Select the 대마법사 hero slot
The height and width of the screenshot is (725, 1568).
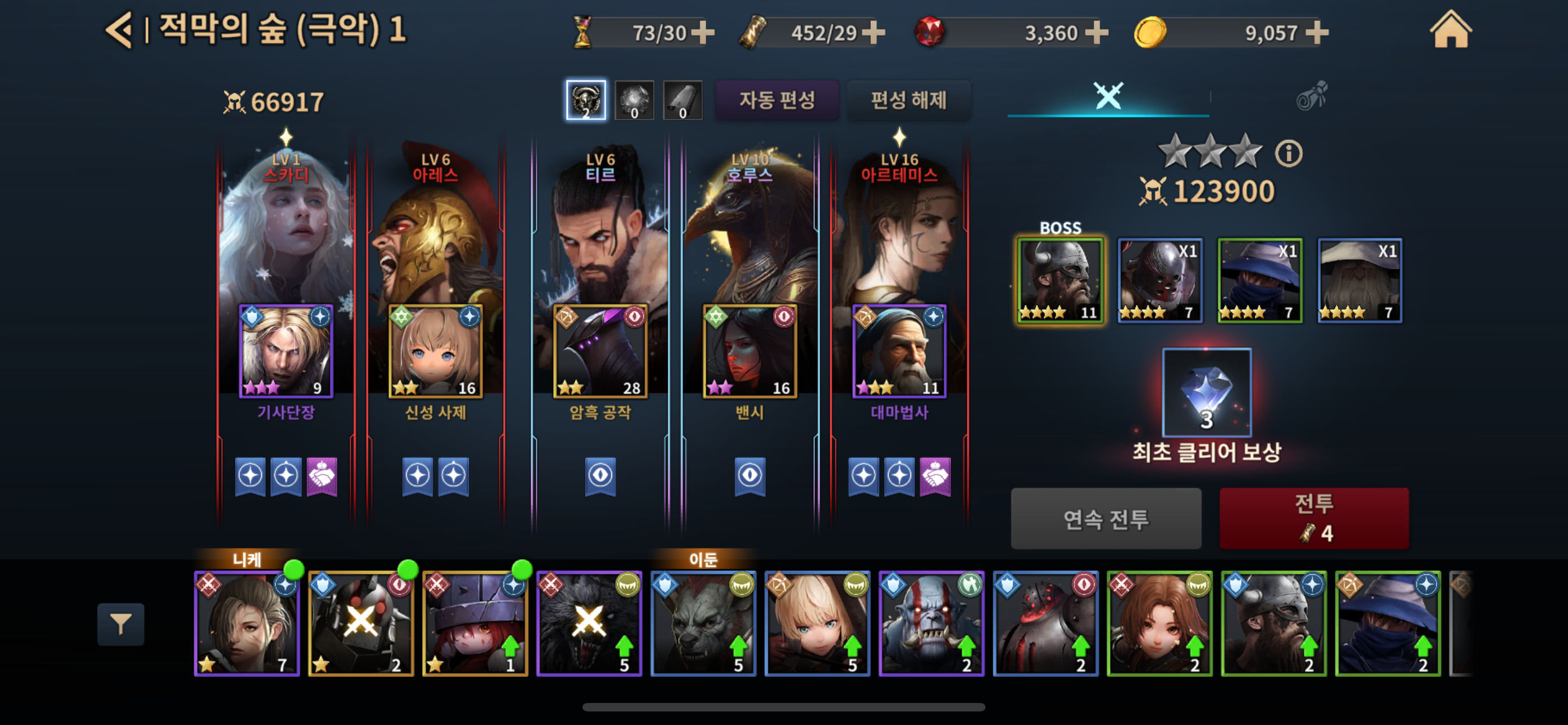[899, 352]
